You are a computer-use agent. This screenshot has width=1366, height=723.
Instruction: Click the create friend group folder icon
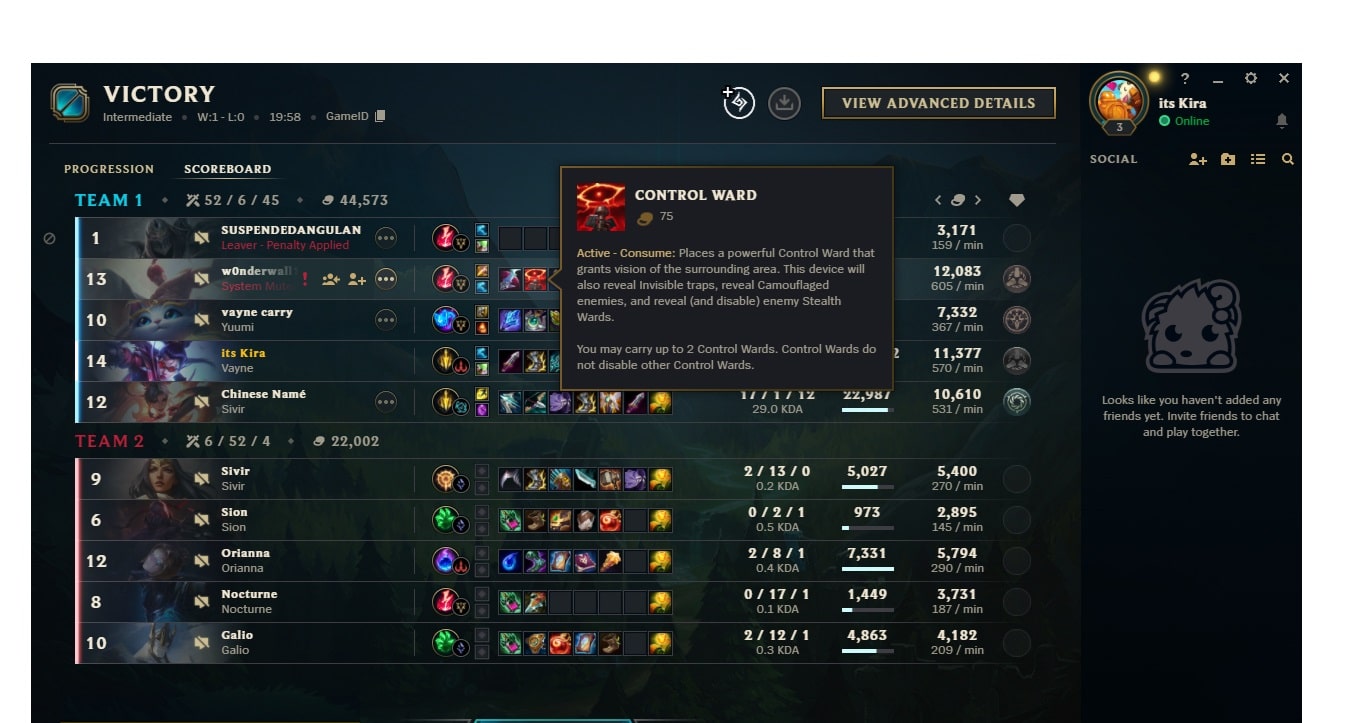point(1228,158)
